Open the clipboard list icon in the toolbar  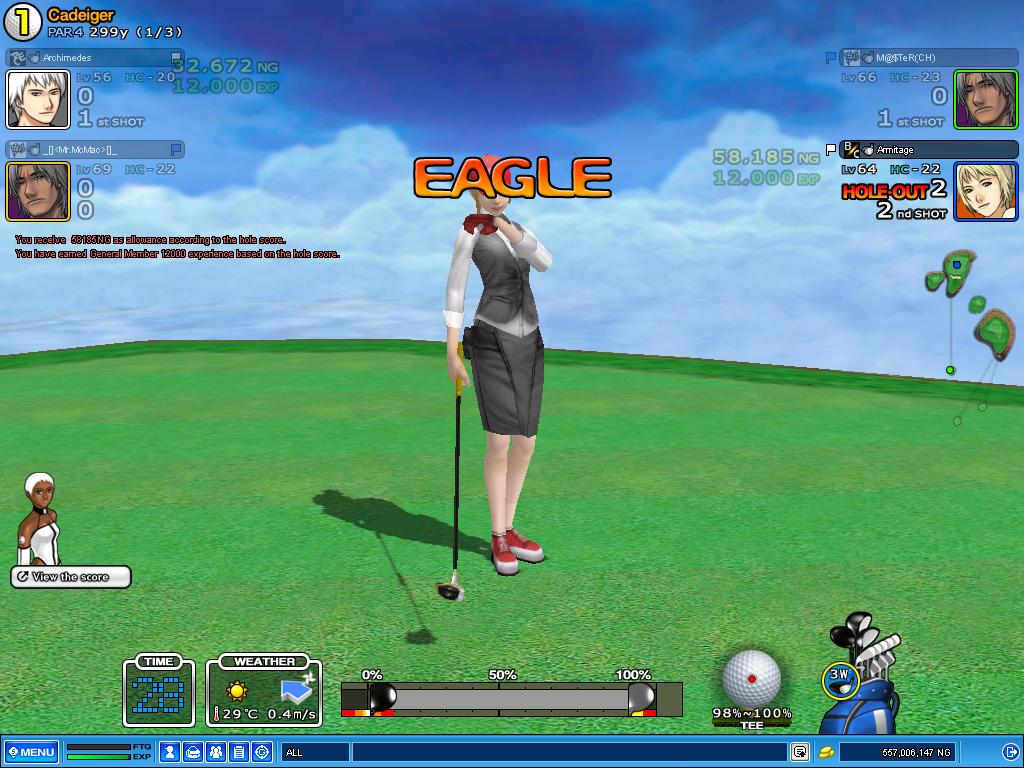click(x=239, y=752)
